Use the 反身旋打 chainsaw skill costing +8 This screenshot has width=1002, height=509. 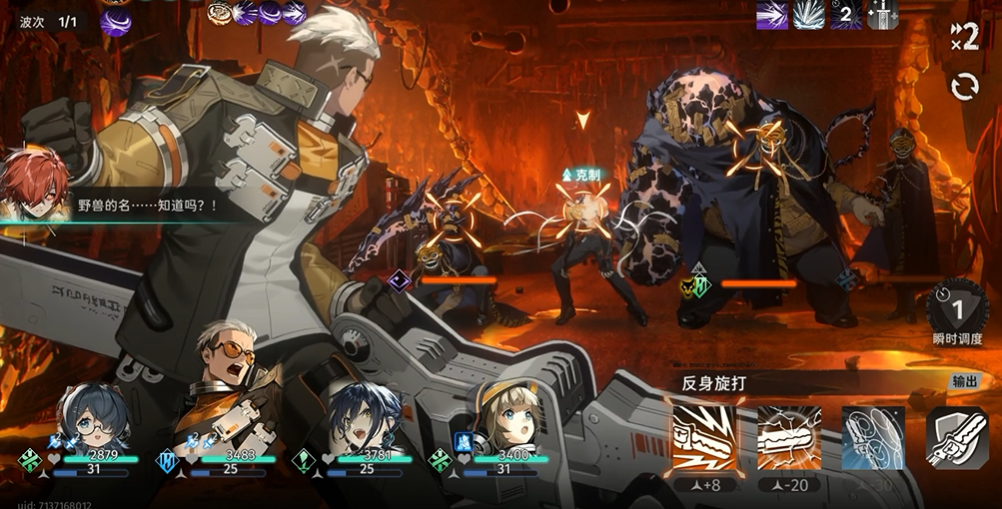coord(703,437)
